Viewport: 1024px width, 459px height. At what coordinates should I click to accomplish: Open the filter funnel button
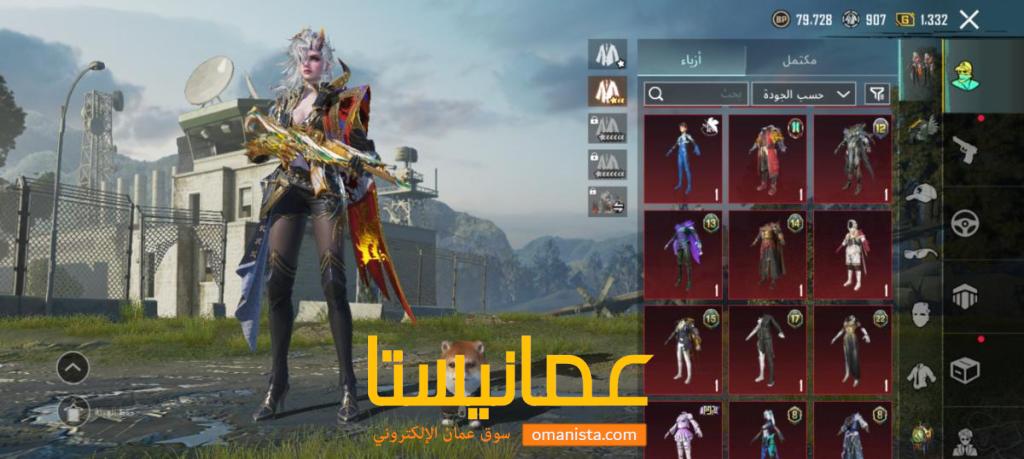coord(877,94)
